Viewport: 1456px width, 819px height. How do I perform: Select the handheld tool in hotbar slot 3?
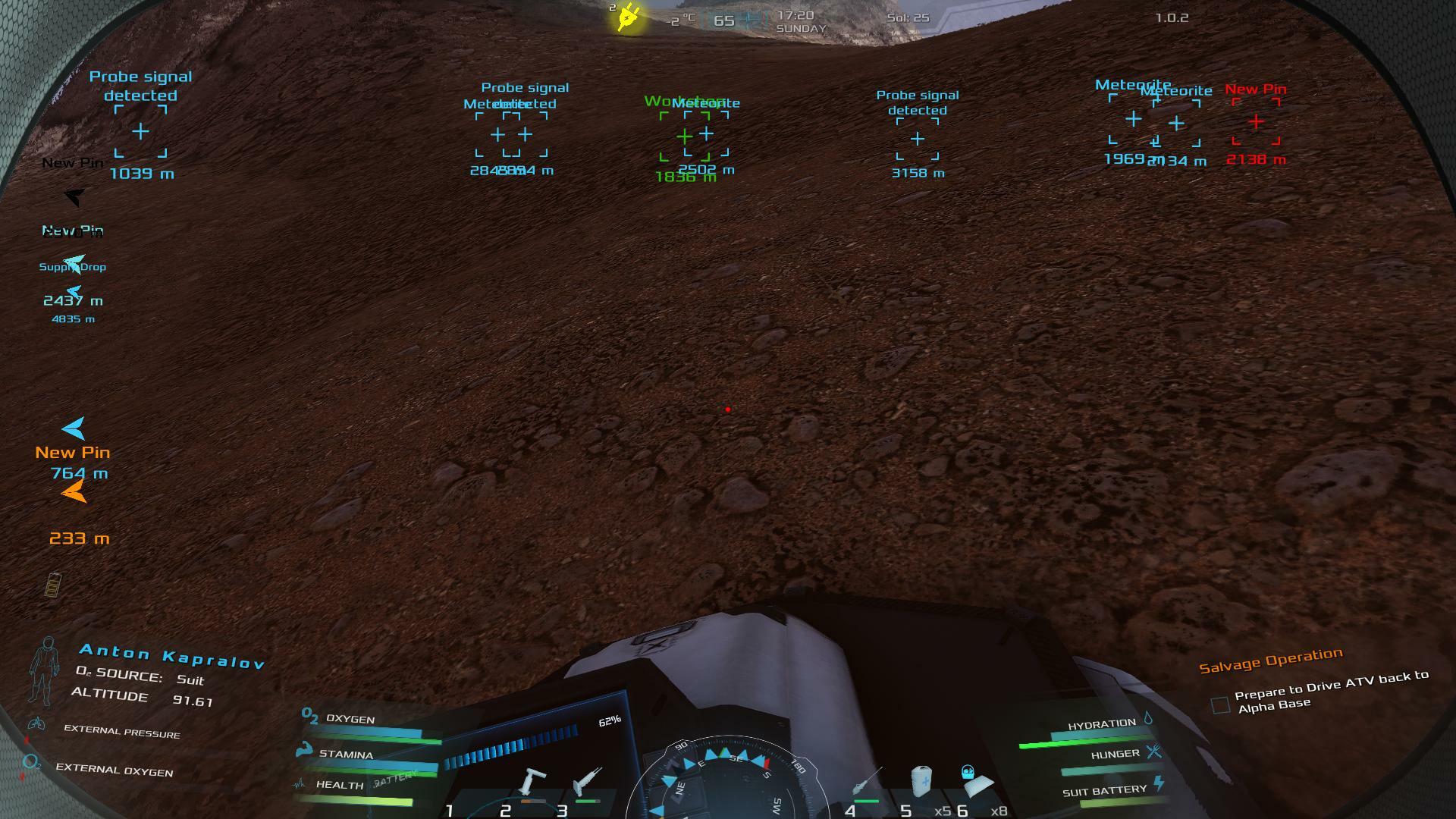587,782
